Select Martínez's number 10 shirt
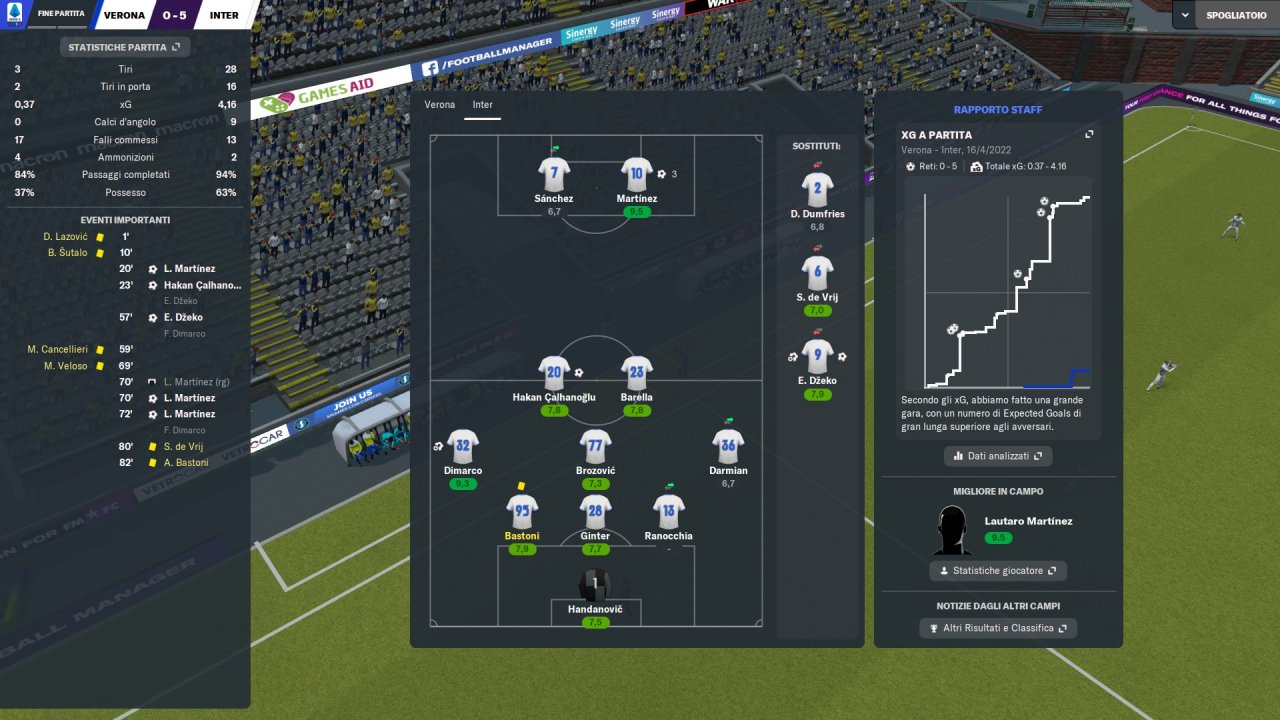 (x=637, y=174)
